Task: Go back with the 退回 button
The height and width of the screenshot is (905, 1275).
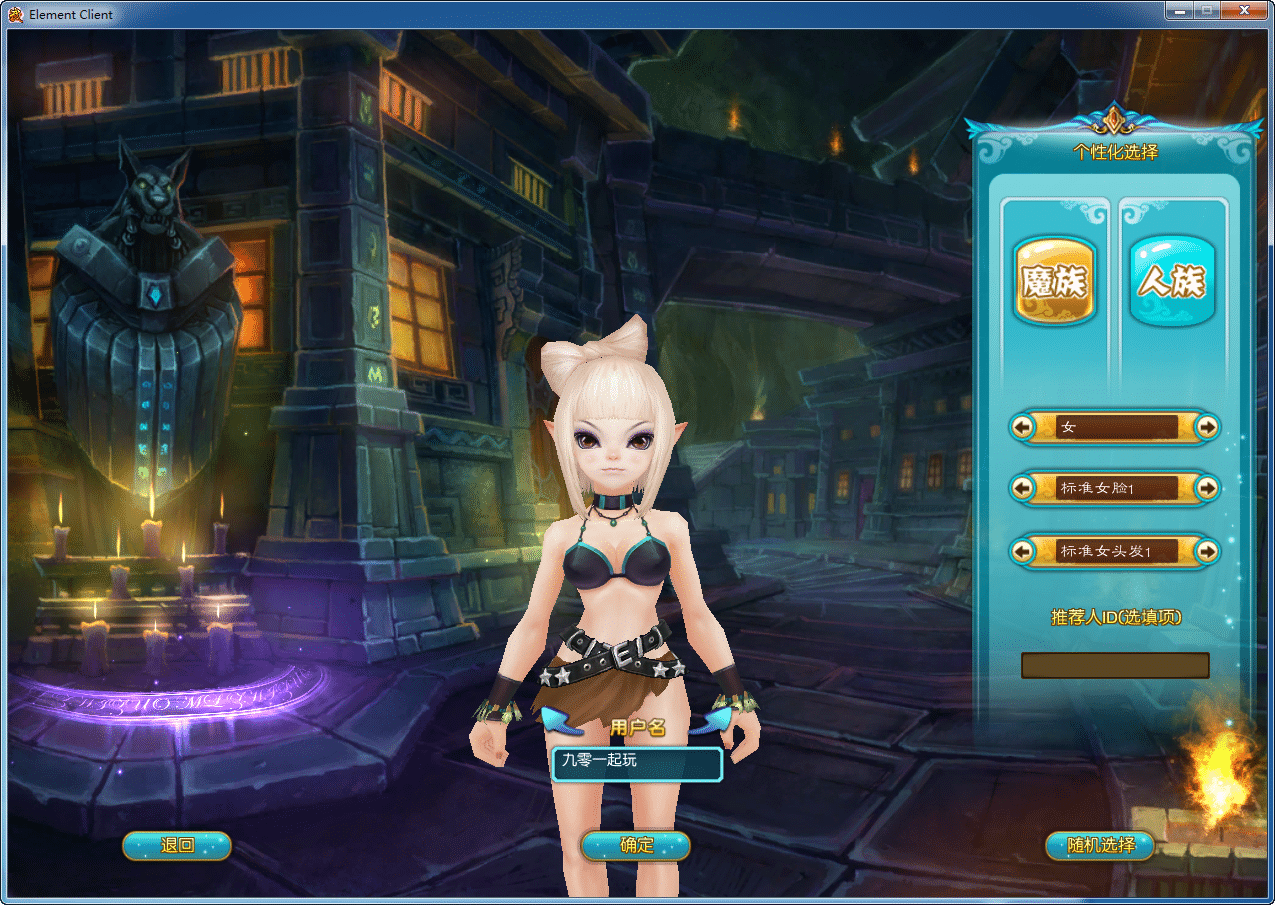Action: (177, 846)
